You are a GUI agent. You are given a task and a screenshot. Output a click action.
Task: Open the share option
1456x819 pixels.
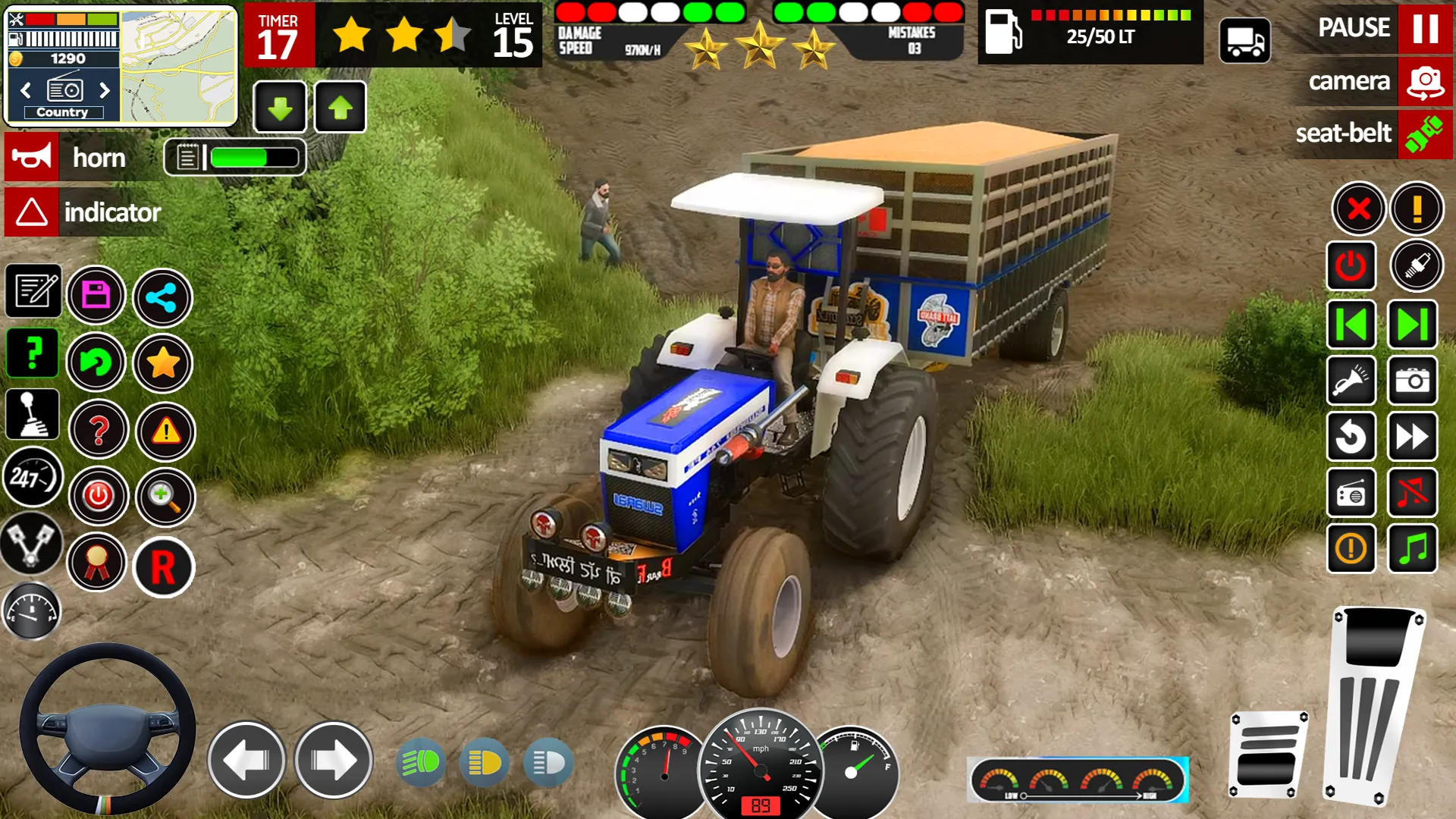(162, 297)
